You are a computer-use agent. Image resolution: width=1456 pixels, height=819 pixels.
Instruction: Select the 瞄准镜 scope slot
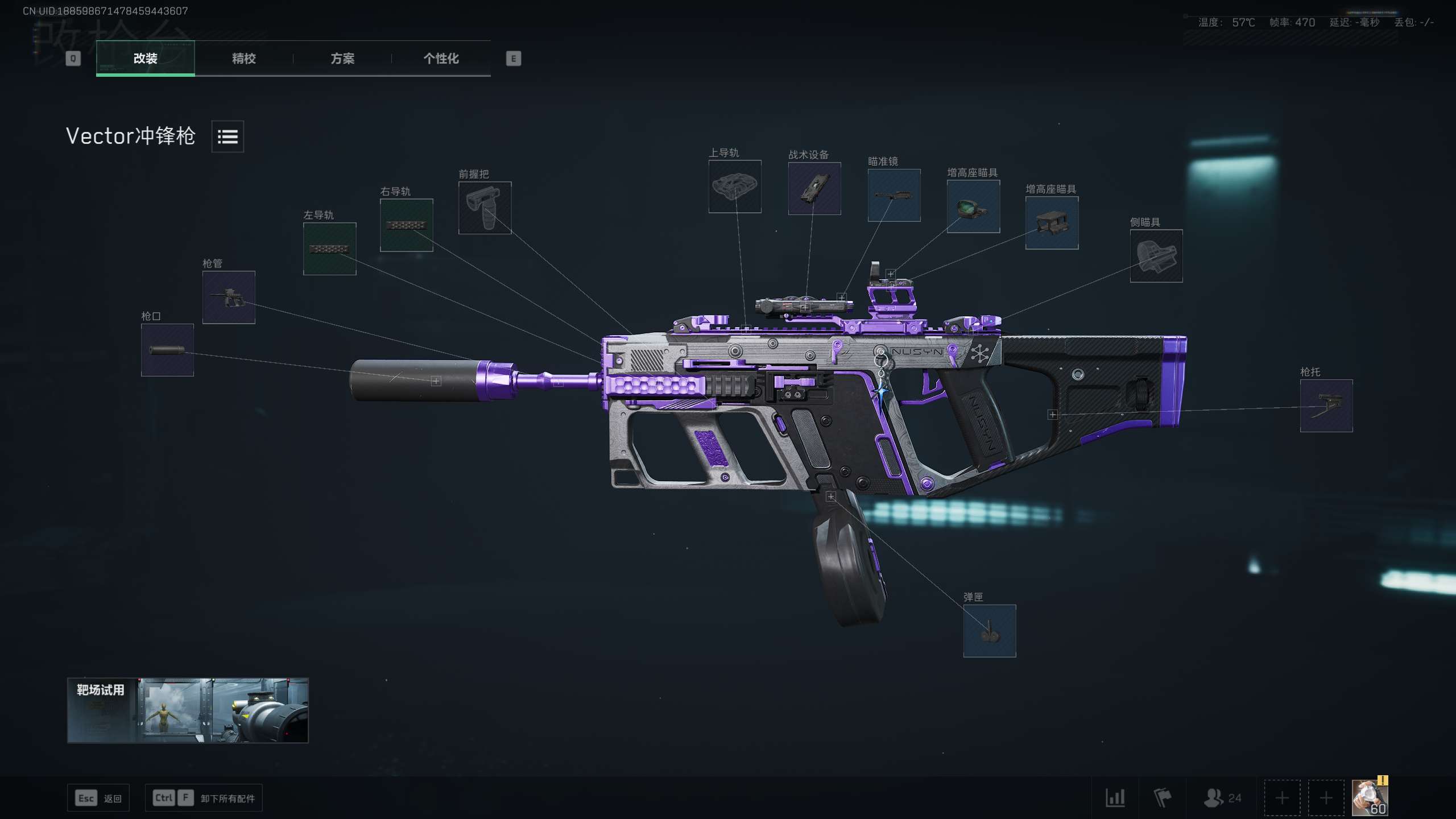click(894, 195)
